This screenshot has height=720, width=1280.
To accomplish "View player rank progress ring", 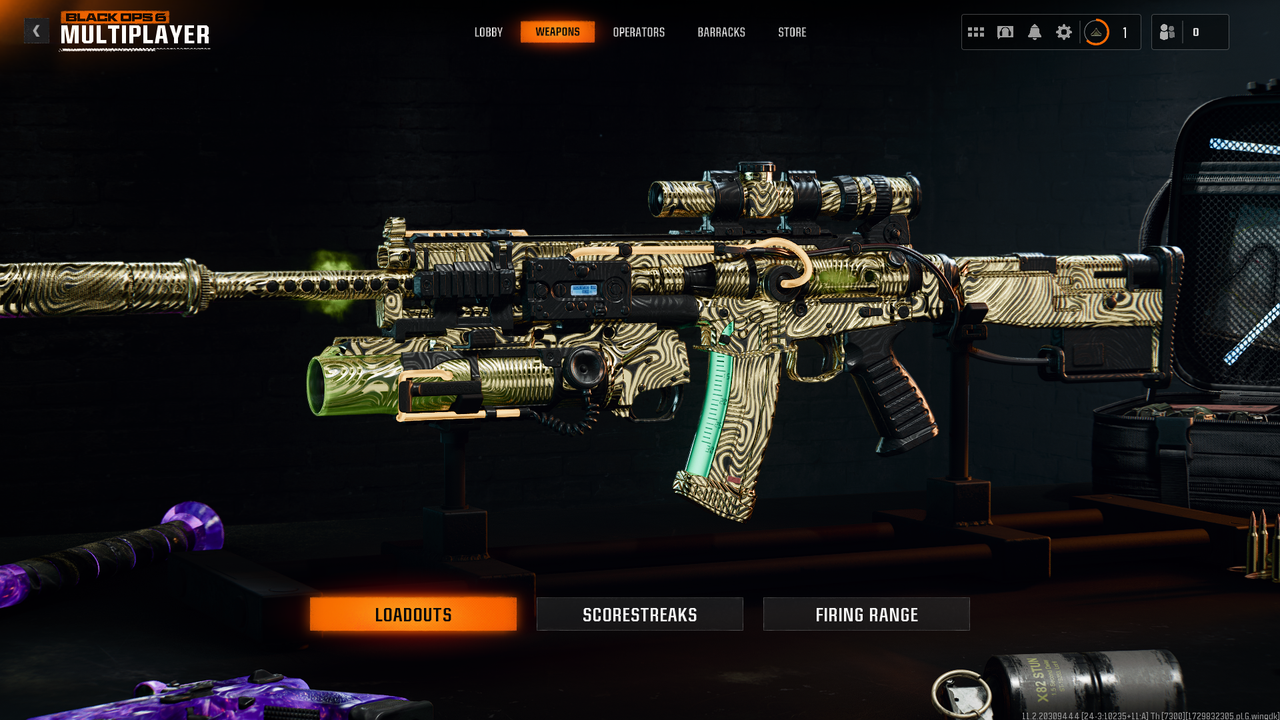I will 1097,32.
